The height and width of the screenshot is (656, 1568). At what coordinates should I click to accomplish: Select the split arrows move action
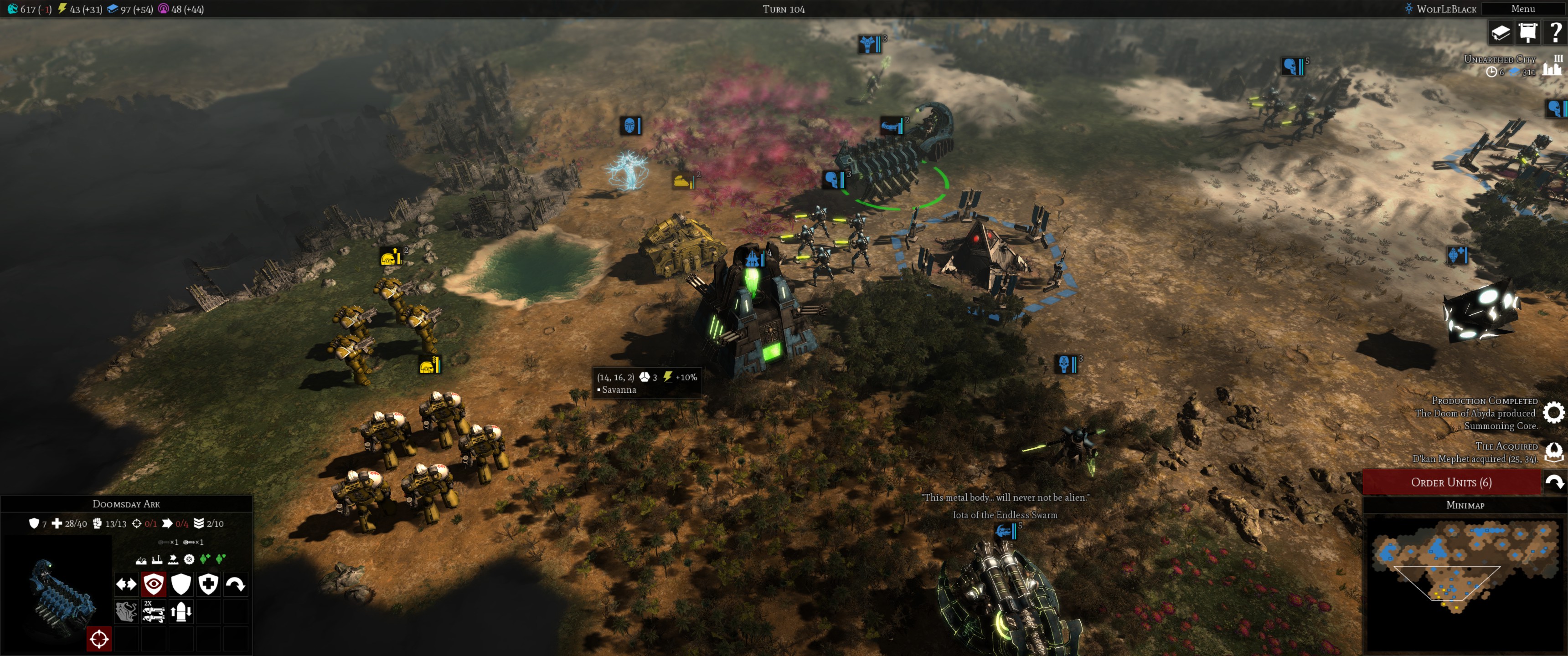pyautogui.click(x=127, y=584)
